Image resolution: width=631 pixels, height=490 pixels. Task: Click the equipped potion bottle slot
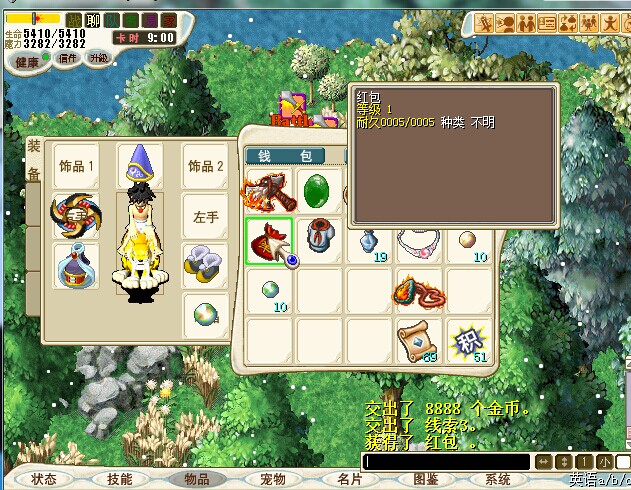tap(76, 266)
